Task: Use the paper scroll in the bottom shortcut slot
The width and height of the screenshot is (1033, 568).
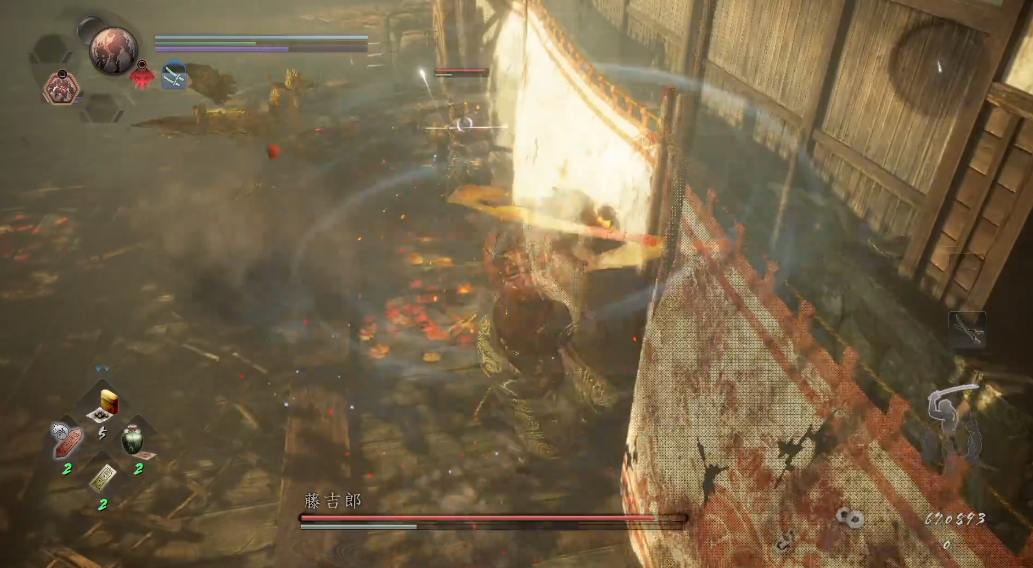Action: 102,478
